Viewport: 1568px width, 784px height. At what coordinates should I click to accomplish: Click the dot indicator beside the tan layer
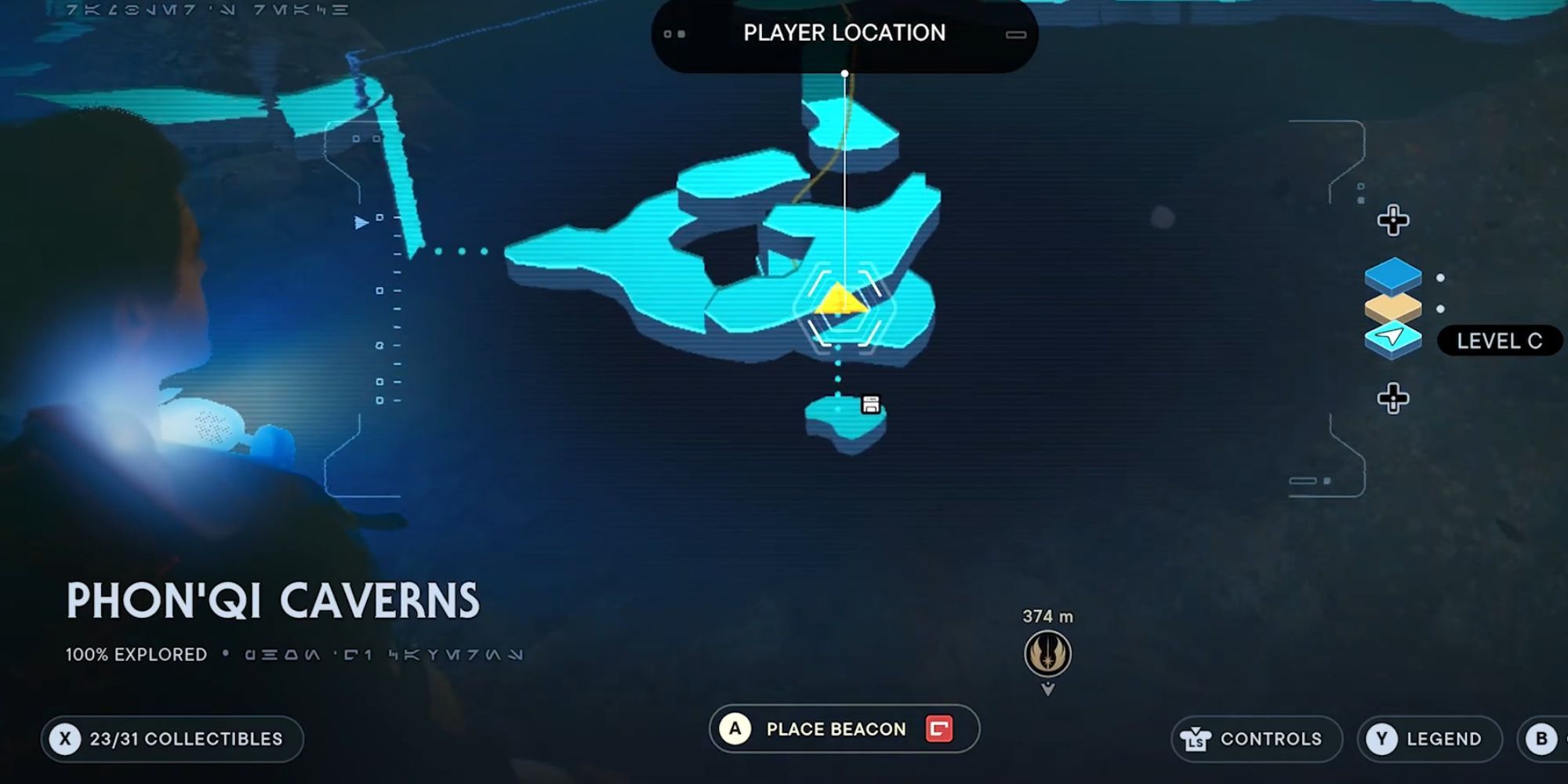point(1441,309)
